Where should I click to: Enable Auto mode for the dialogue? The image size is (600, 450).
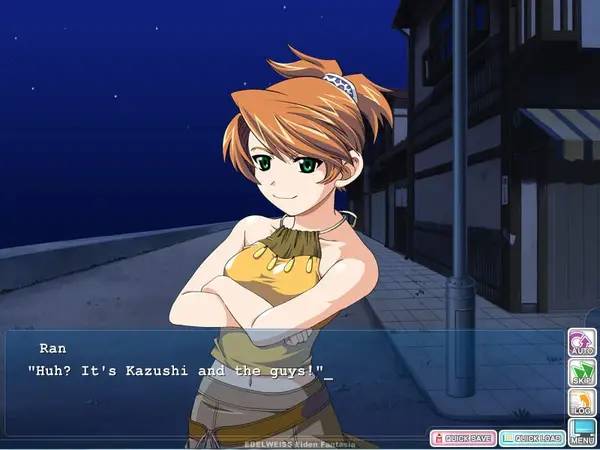[x=581, y=342]
